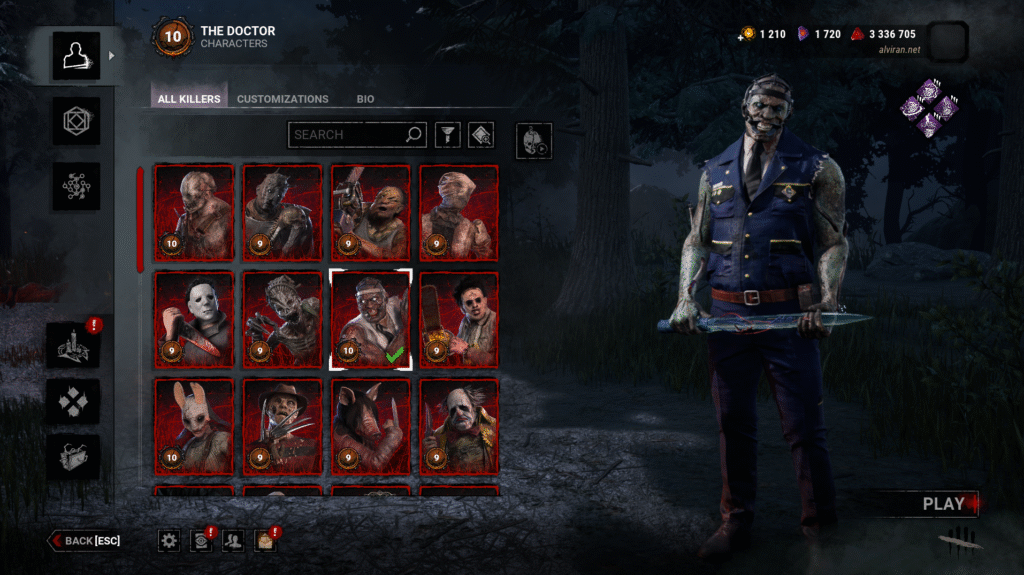Pick the Huntress in the rabbit mask
This screenshot has height=575, width=1024.
pos(194,426)
